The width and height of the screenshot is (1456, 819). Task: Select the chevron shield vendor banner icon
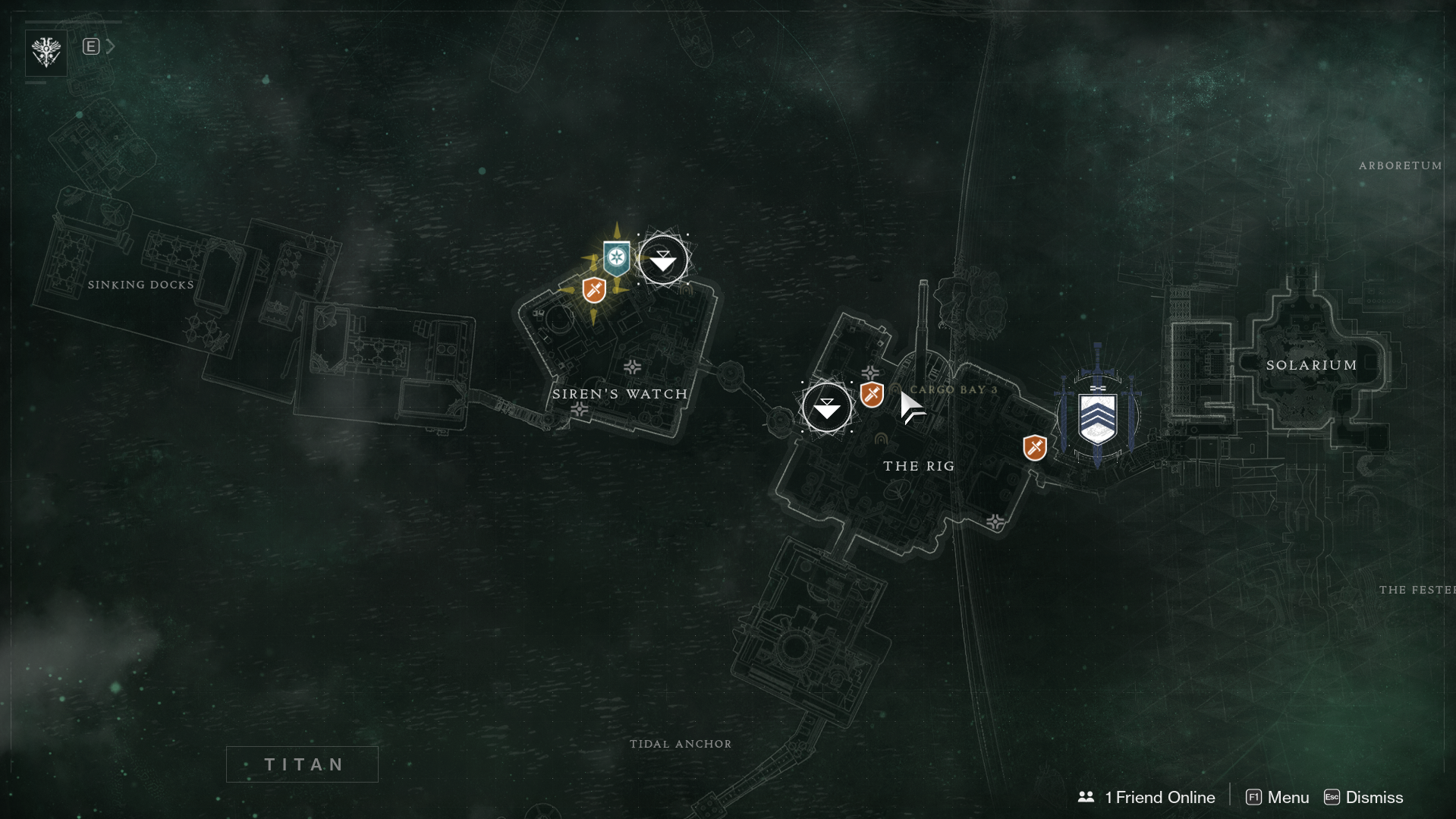[x=1097, y=418]
